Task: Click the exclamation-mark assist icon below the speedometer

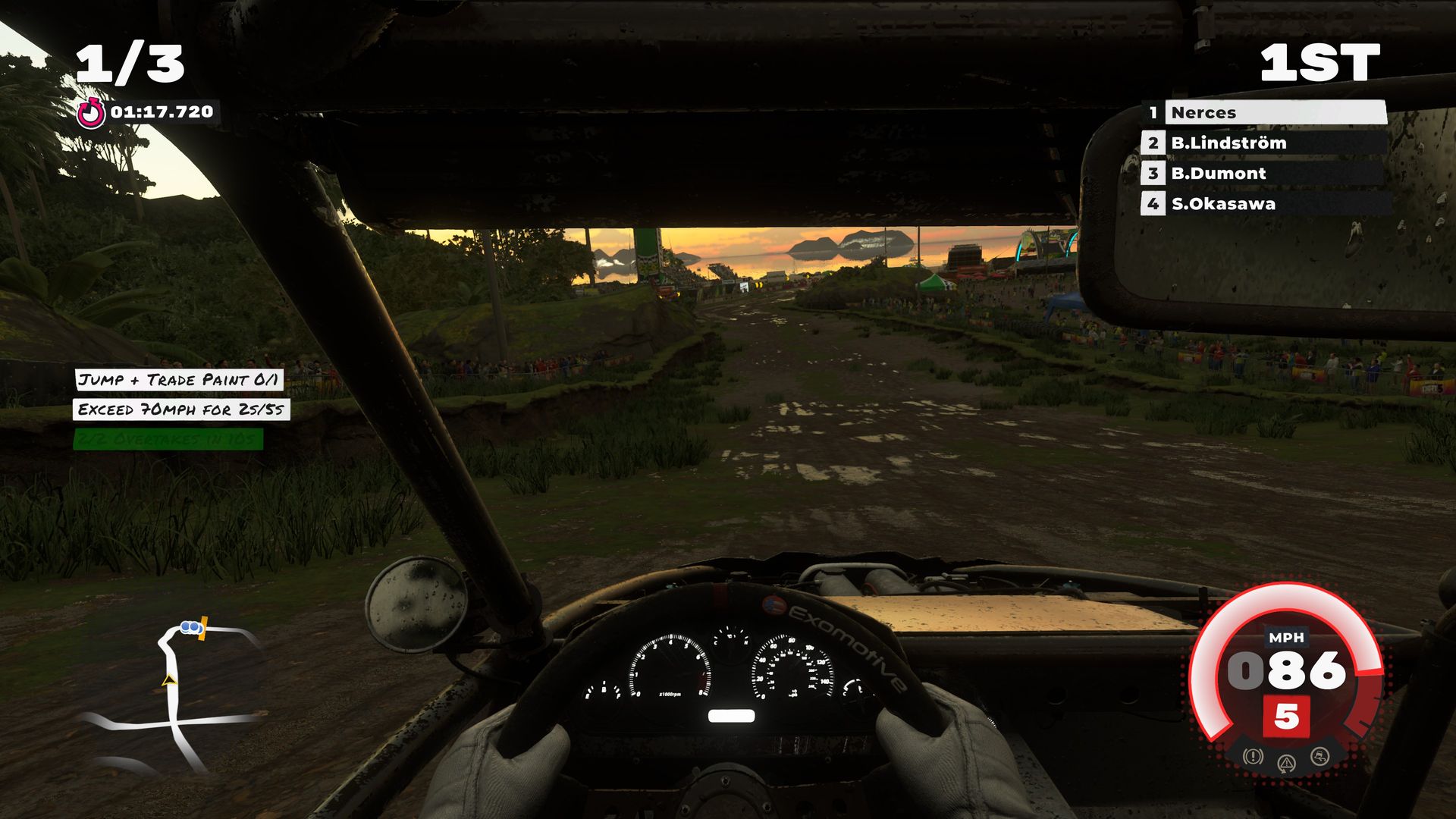Action: click(1253, 756)
